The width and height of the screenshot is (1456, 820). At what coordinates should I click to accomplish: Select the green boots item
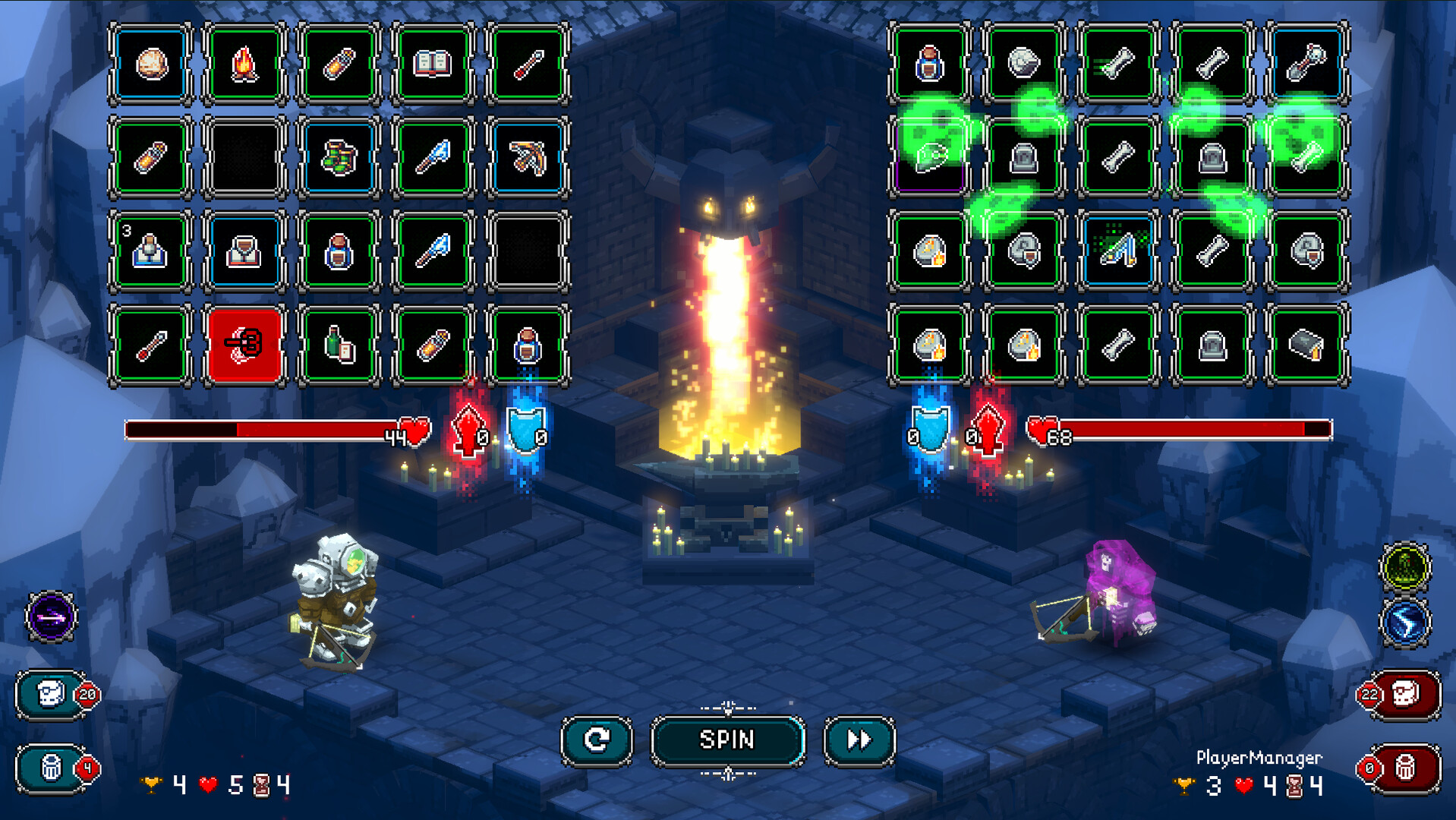(339, 158)
